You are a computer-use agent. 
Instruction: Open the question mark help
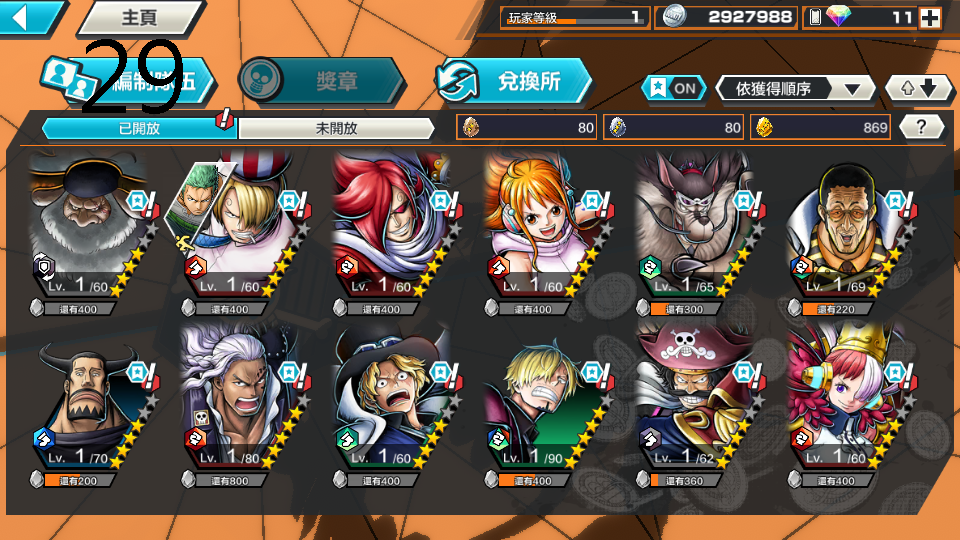[922, 127]
